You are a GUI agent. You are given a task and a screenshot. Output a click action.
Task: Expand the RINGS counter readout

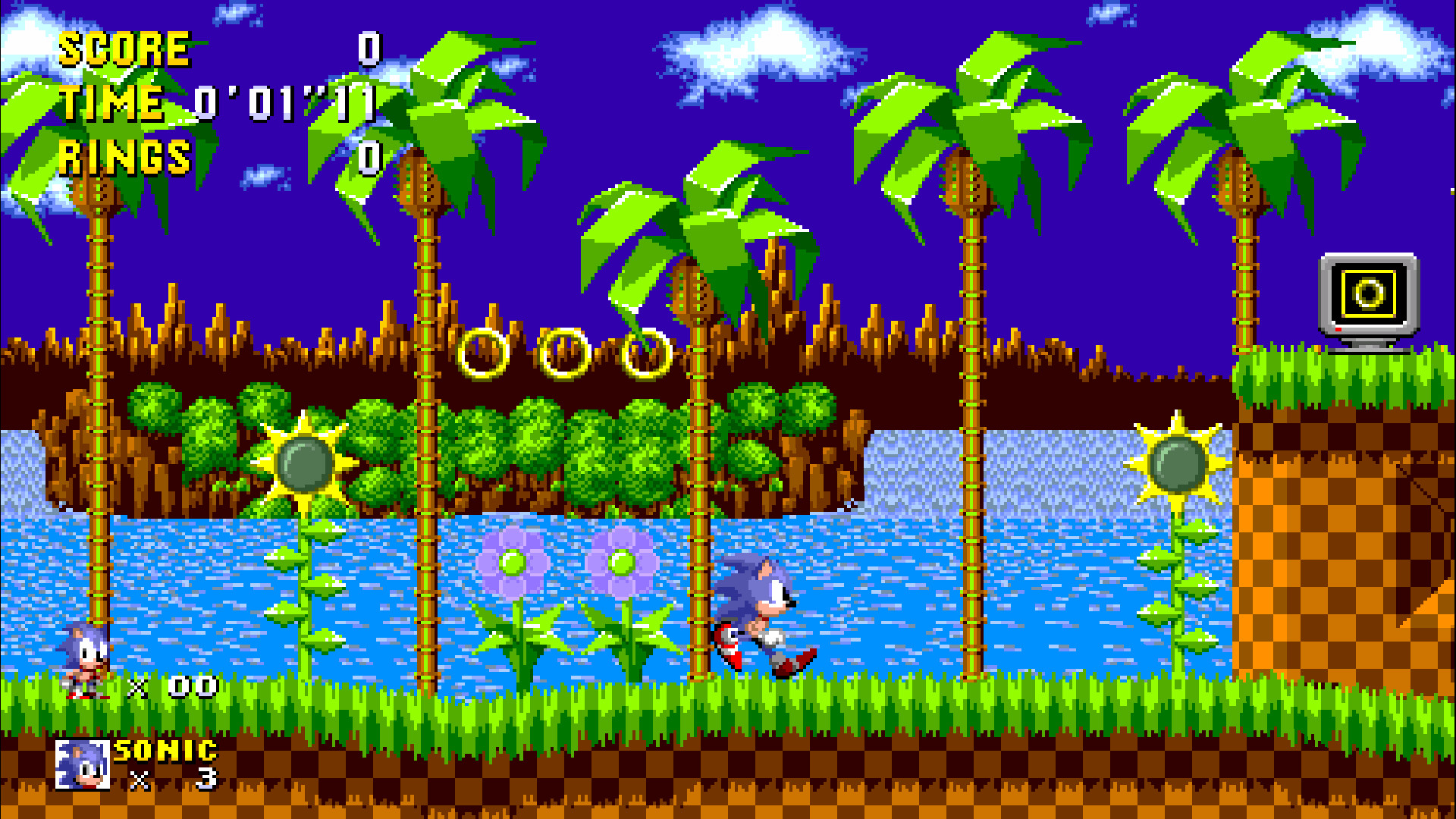click(125, 157)
